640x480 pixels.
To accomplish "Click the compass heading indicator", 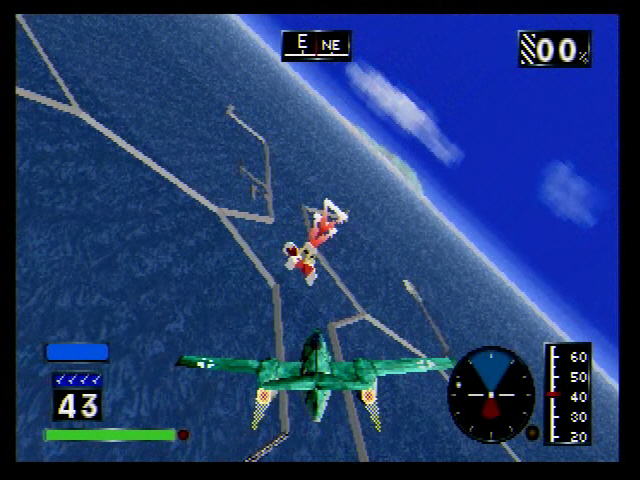I will 316,45.
